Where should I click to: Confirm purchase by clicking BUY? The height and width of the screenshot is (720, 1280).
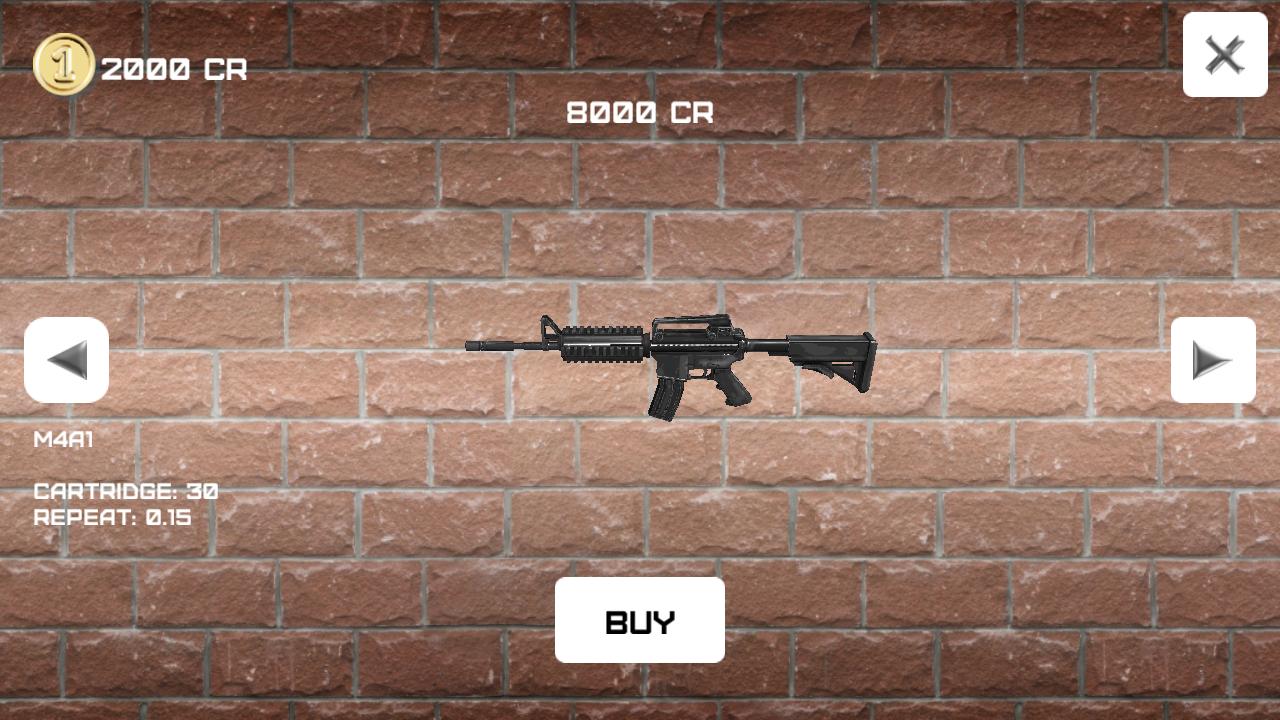click(640, 620)
